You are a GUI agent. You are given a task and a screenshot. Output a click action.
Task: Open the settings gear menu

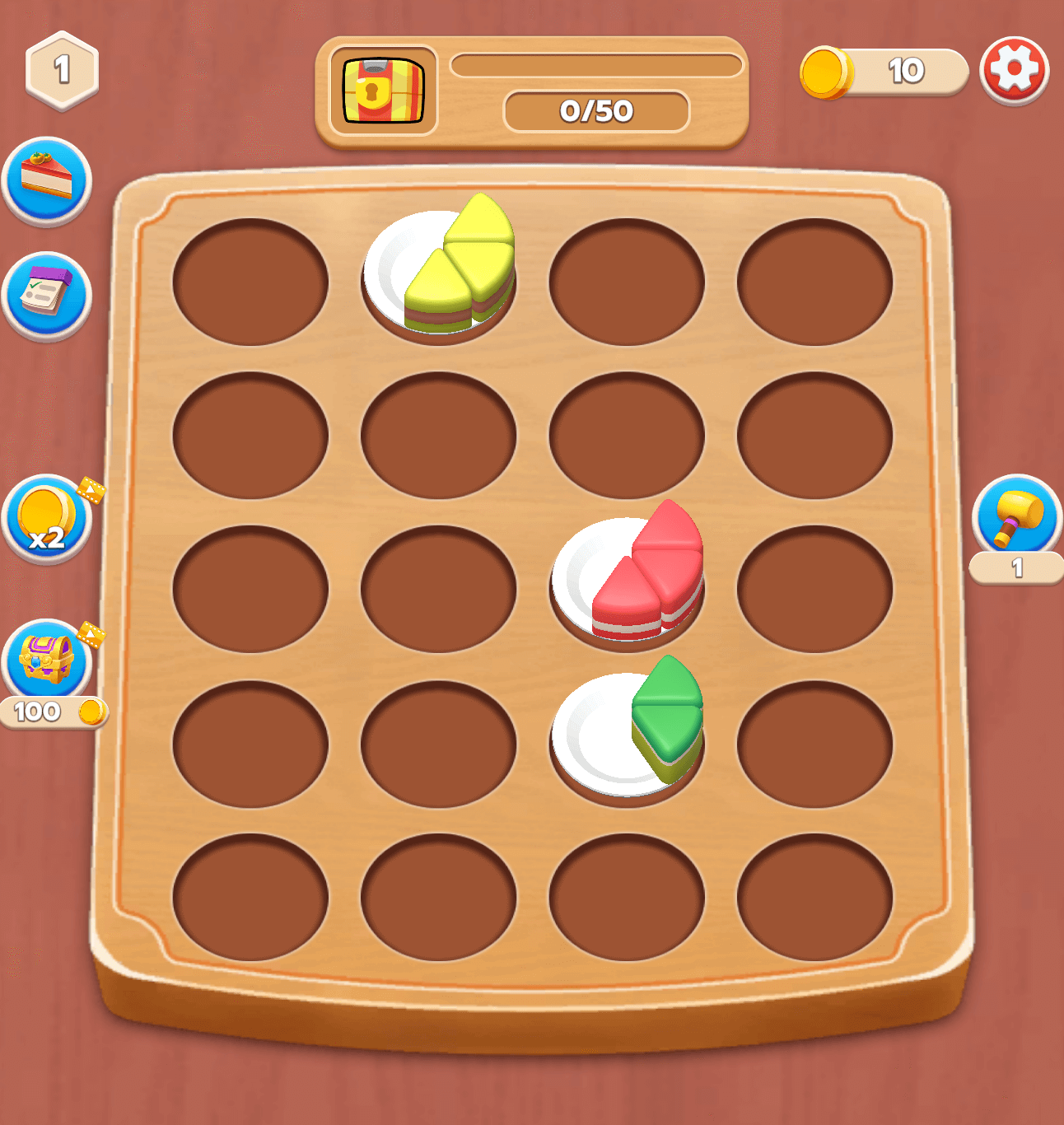(x=1015, y=72)
